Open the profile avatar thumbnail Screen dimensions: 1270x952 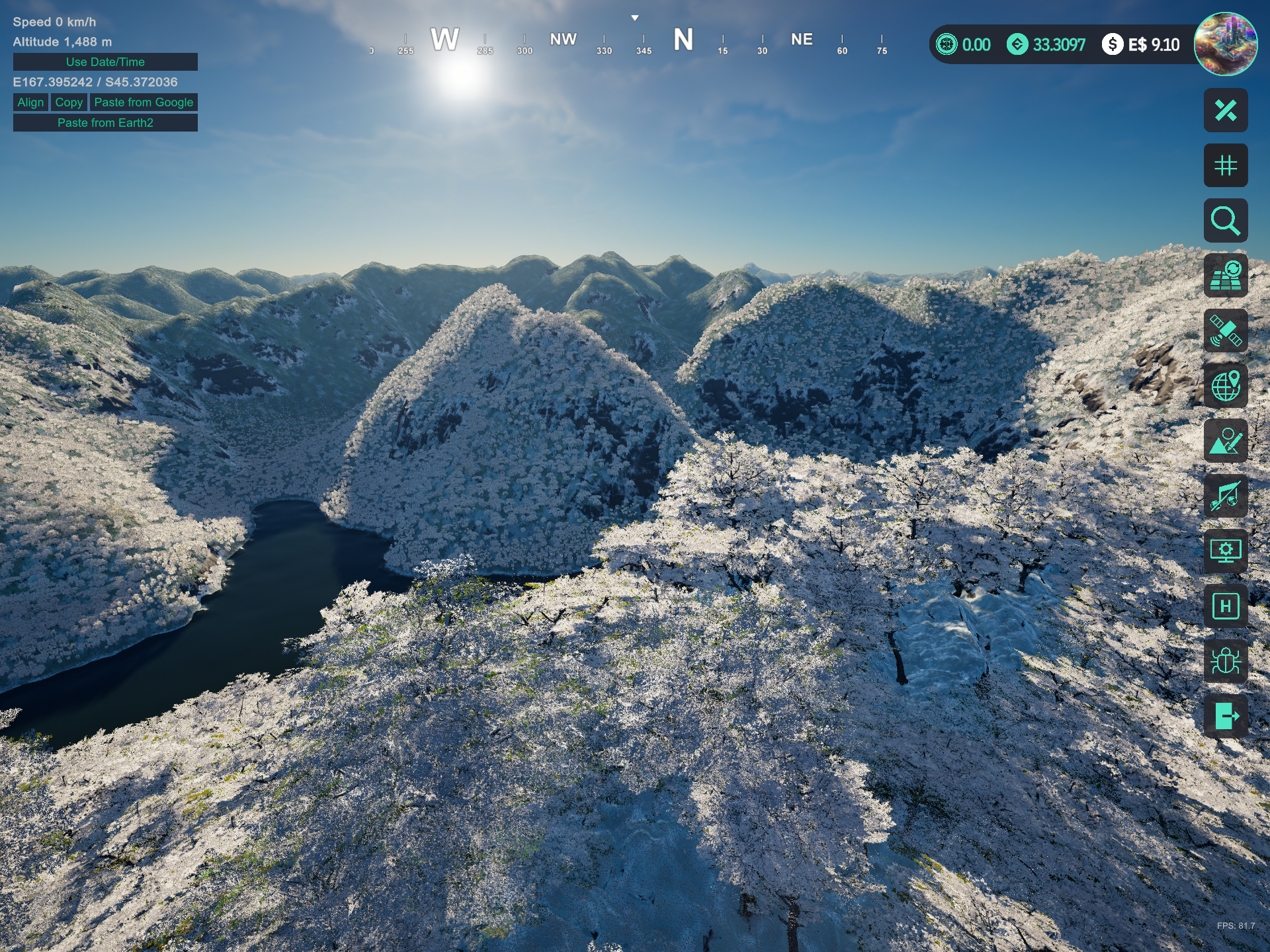point(1225,44)
